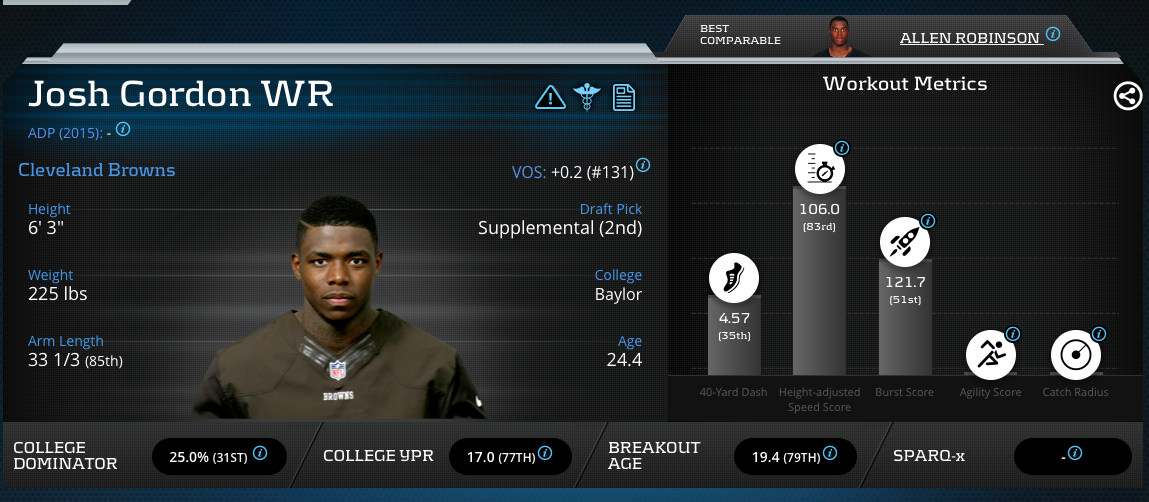
Task: Show info for College YPR value
Action: click(x=544, y=454)
